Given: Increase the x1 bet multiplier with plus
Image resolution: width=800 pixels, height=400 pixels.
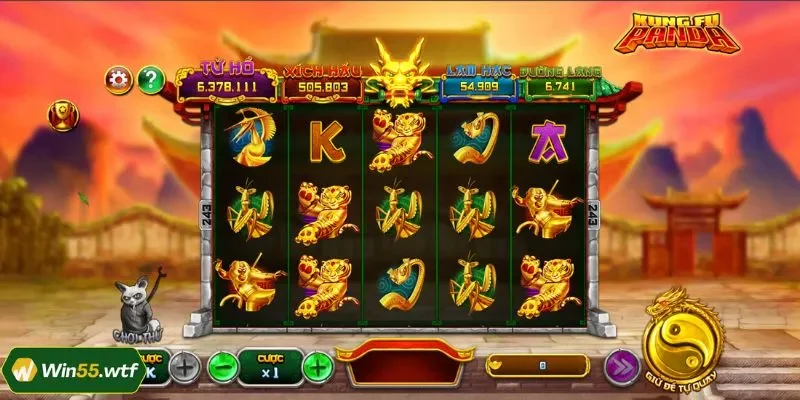Looking at the screenshot, I should tap(317, 366).
